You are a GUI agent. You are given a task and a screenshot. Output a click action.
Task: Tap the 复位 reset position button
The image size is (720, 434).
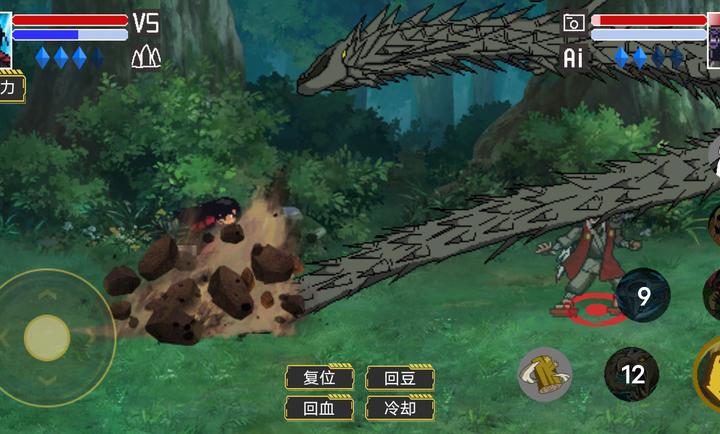[319, 378]
